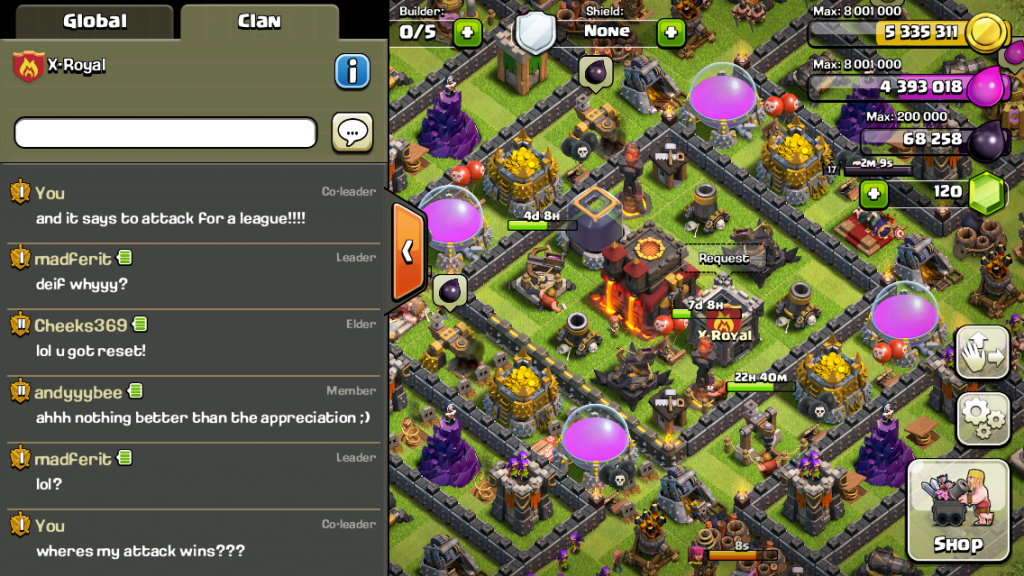Screen dimensions: 1024x576
Task: Add a builder with the plus button
Action: click(467, 33)
